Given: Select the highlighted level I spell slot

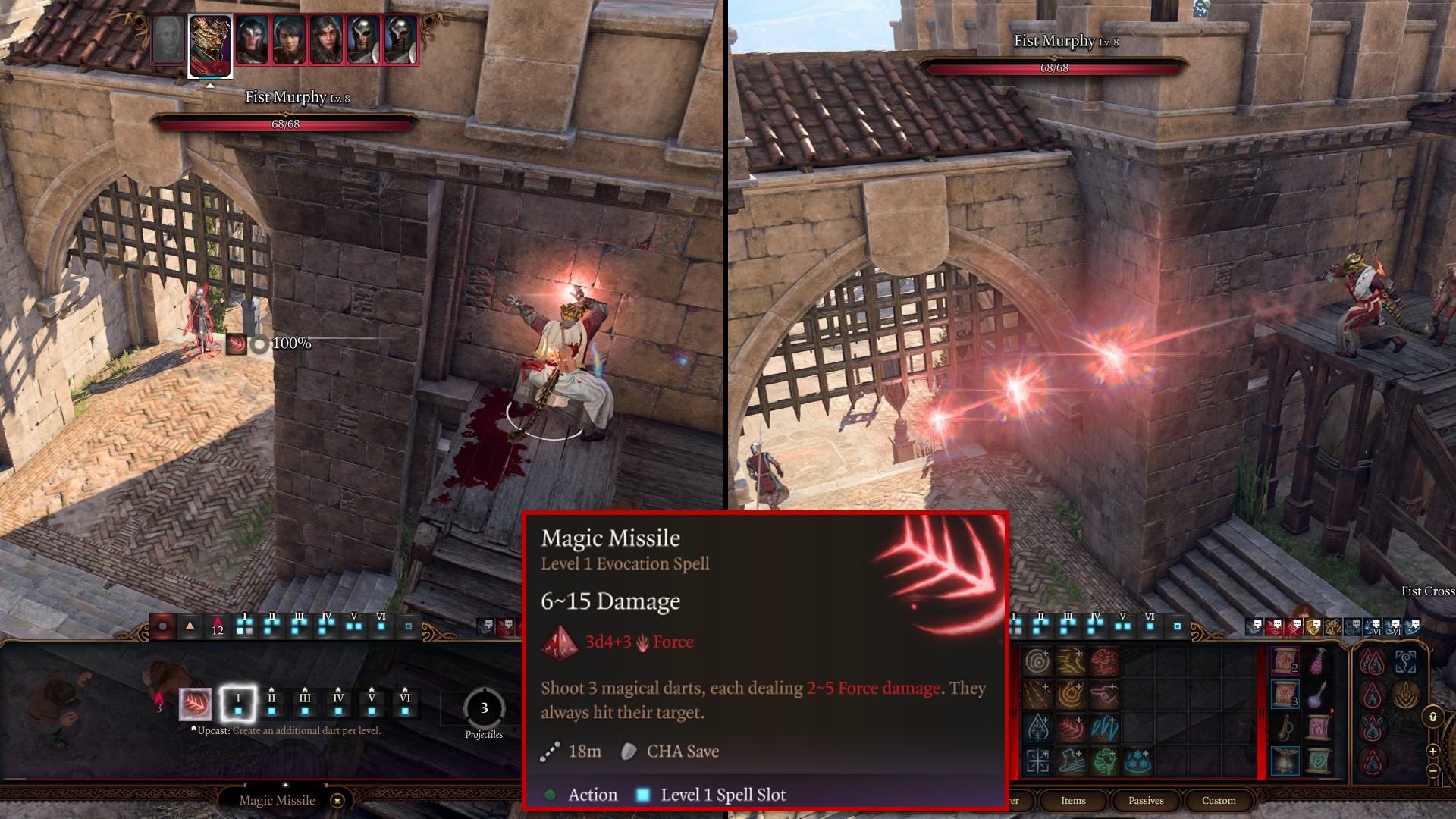Looking at the screenshot, I should (238, 704).
